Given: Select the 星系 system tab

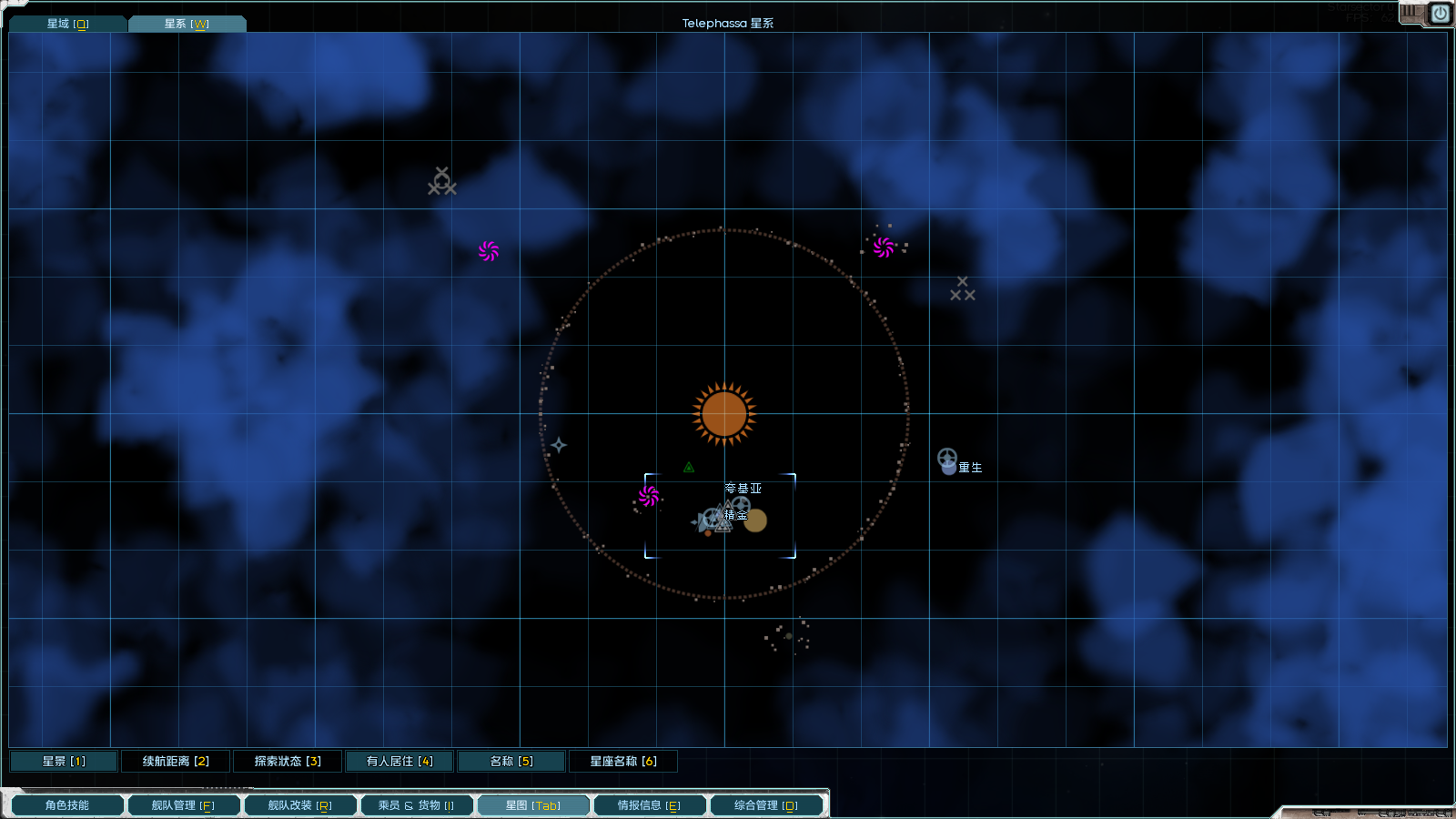Looking at the screenshot, I should coord(187,24).
